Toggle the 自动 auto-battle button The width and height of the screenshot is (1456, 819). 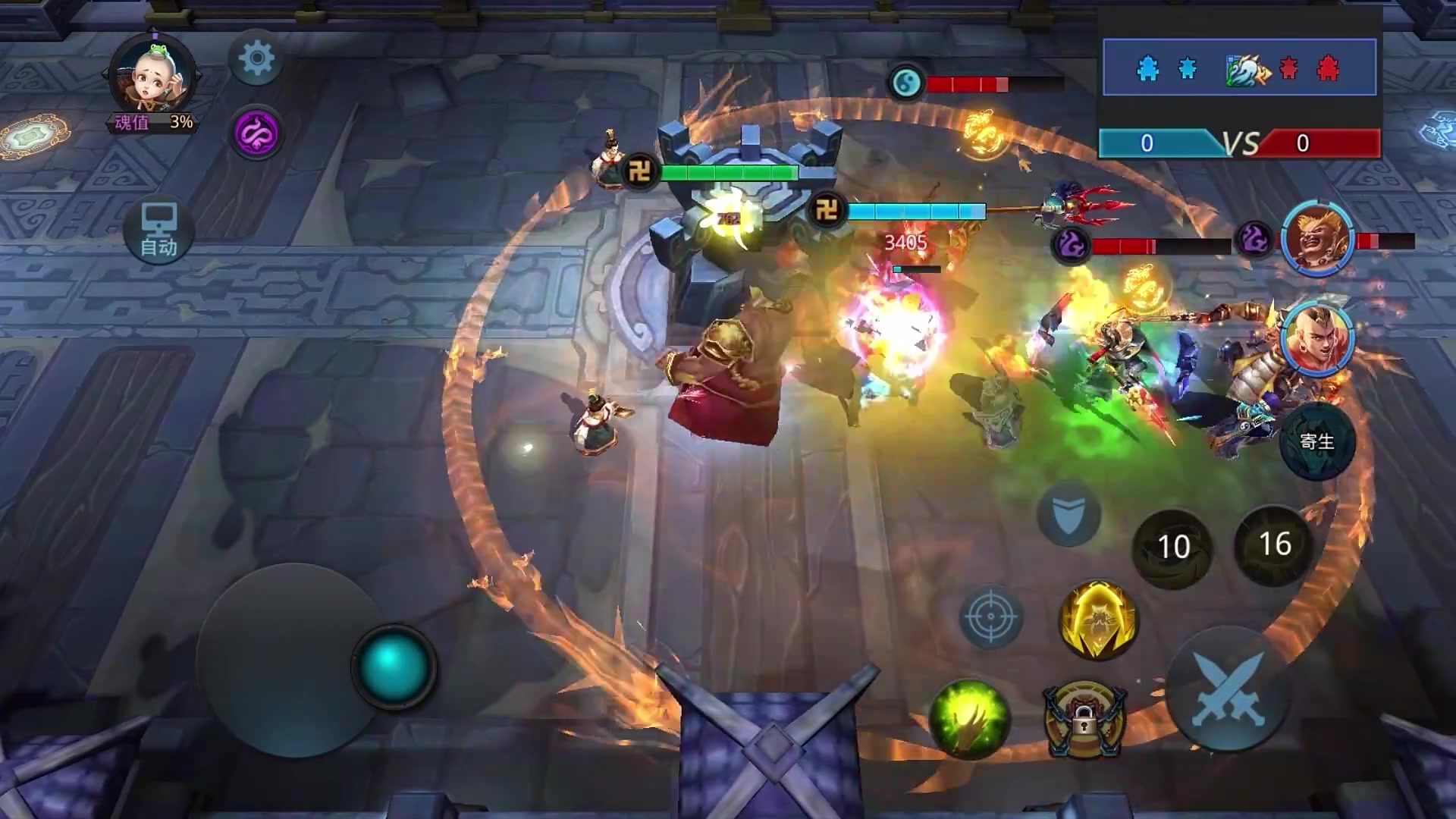pos(158,231)
